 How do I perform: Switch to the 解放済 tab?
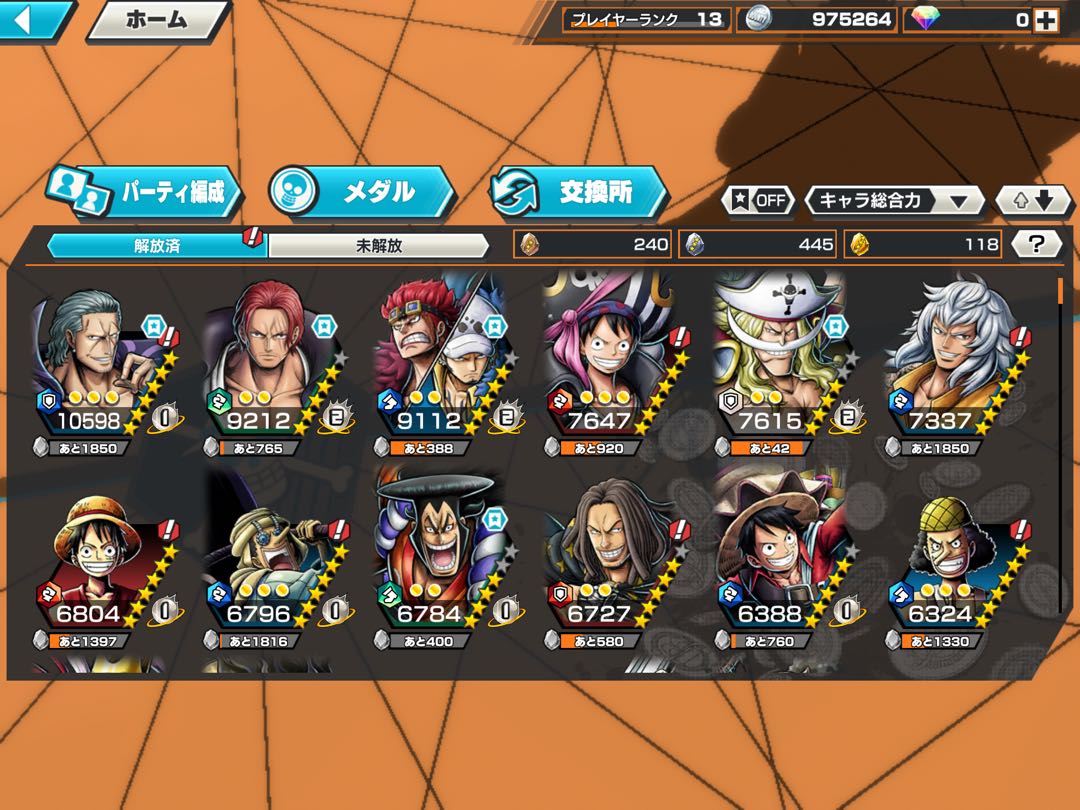(x=156, y=246)
